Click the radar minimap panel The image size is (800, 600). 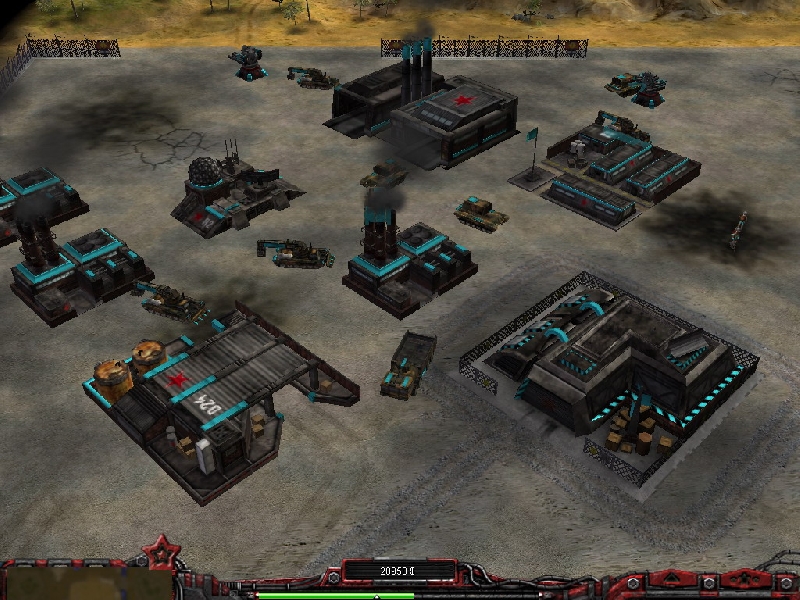pyautogui.click(x=85, y=584)
